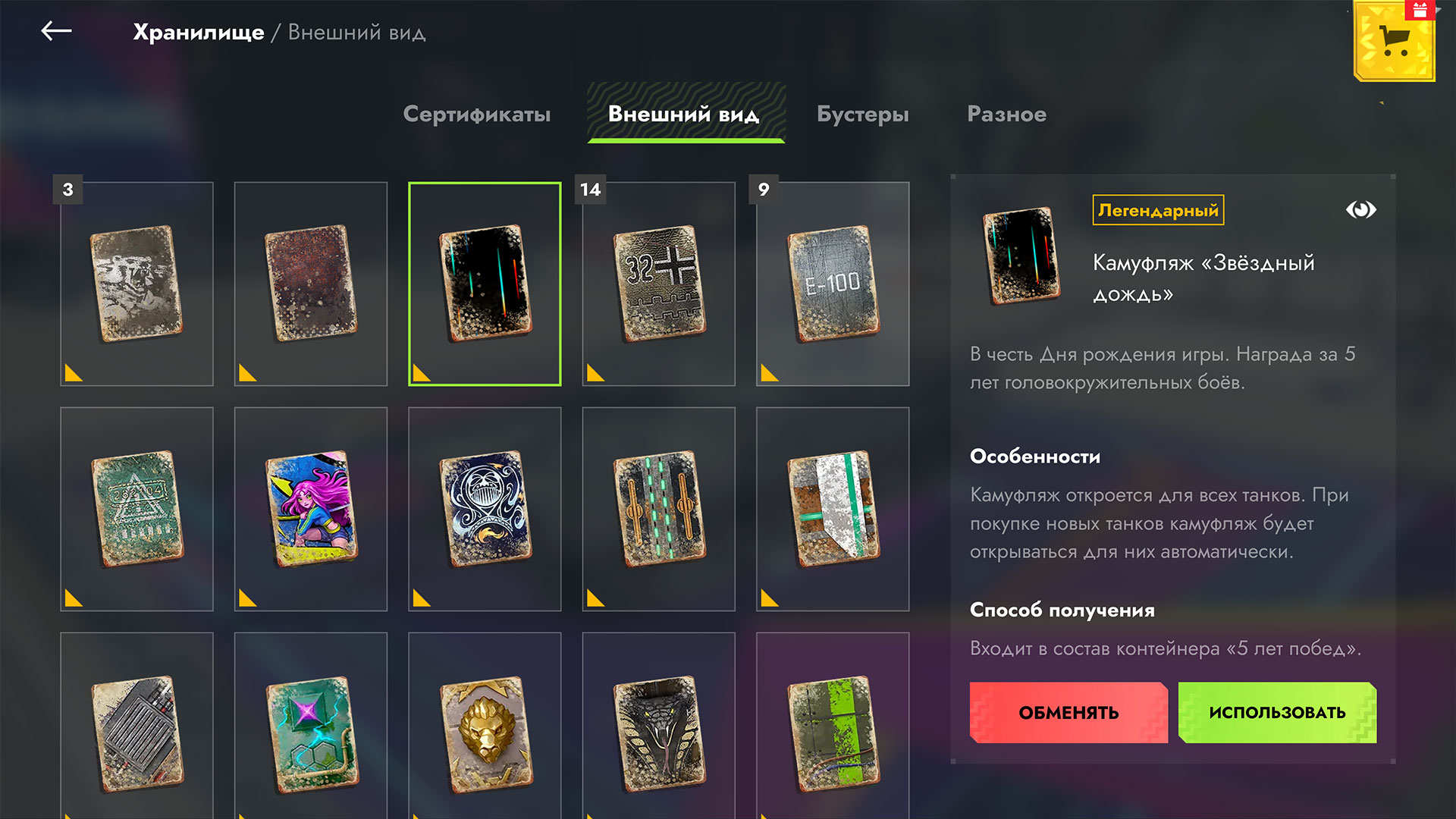
Task: Choose the card with number 32 and cross
Action: click(658, 284)
